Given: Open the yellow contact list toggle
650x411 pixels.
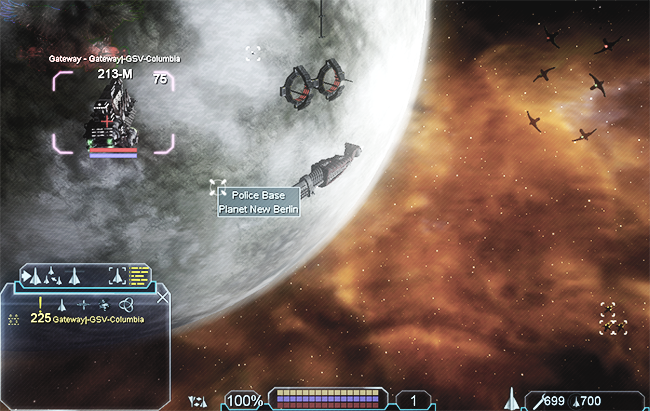Looking at the screenshot, I should point(139,275).
